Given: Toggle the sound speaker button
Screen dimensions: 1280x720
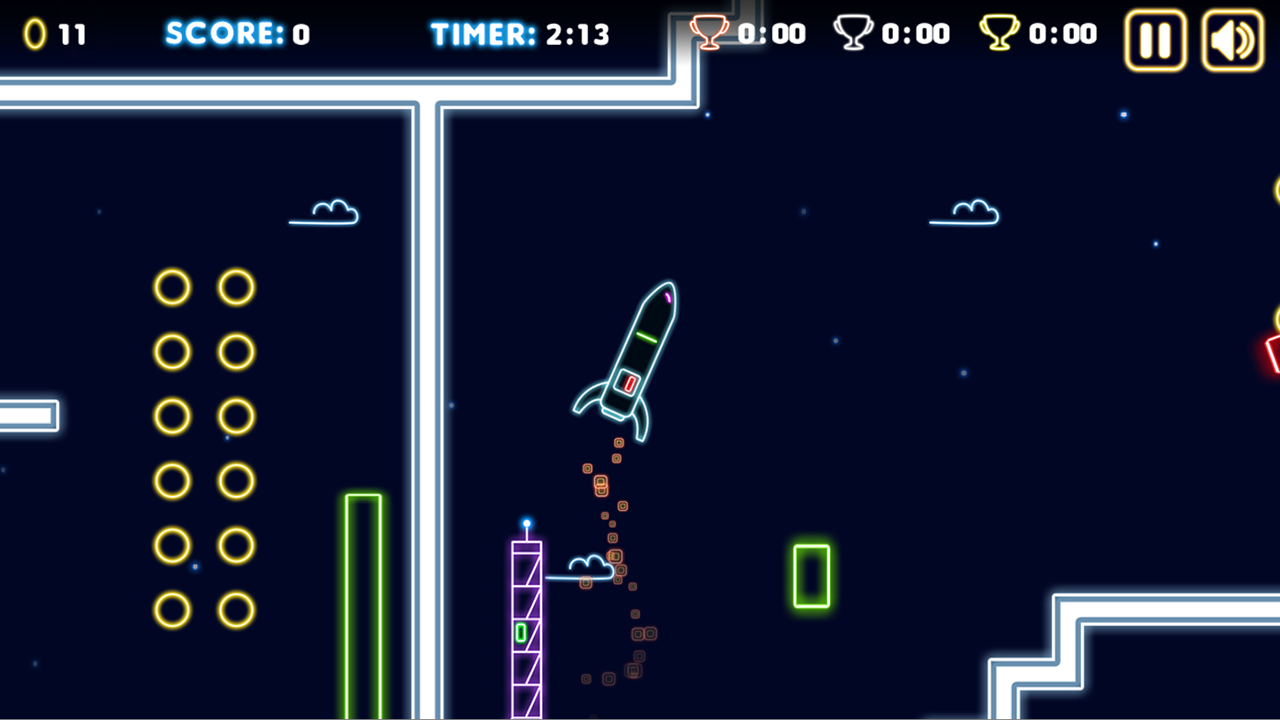Looking at the screenshot, I should (x=1232, y=40).
